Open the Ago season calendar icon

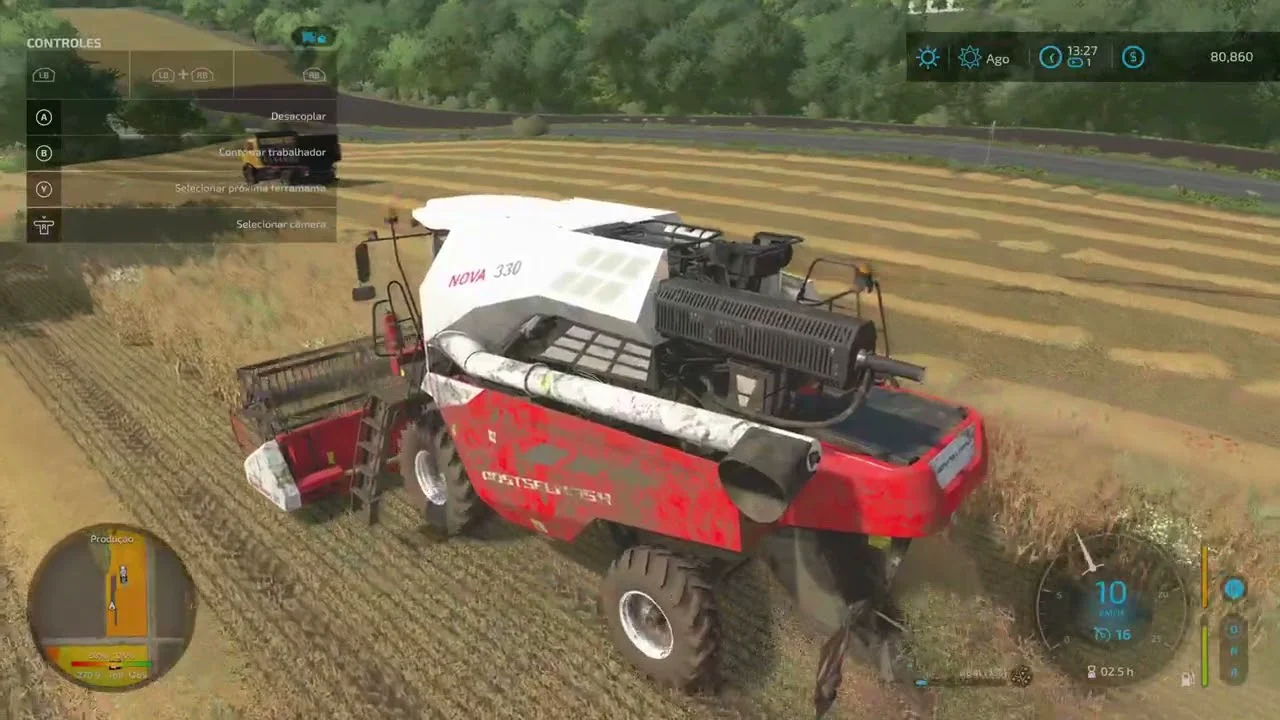pos(970,58)
